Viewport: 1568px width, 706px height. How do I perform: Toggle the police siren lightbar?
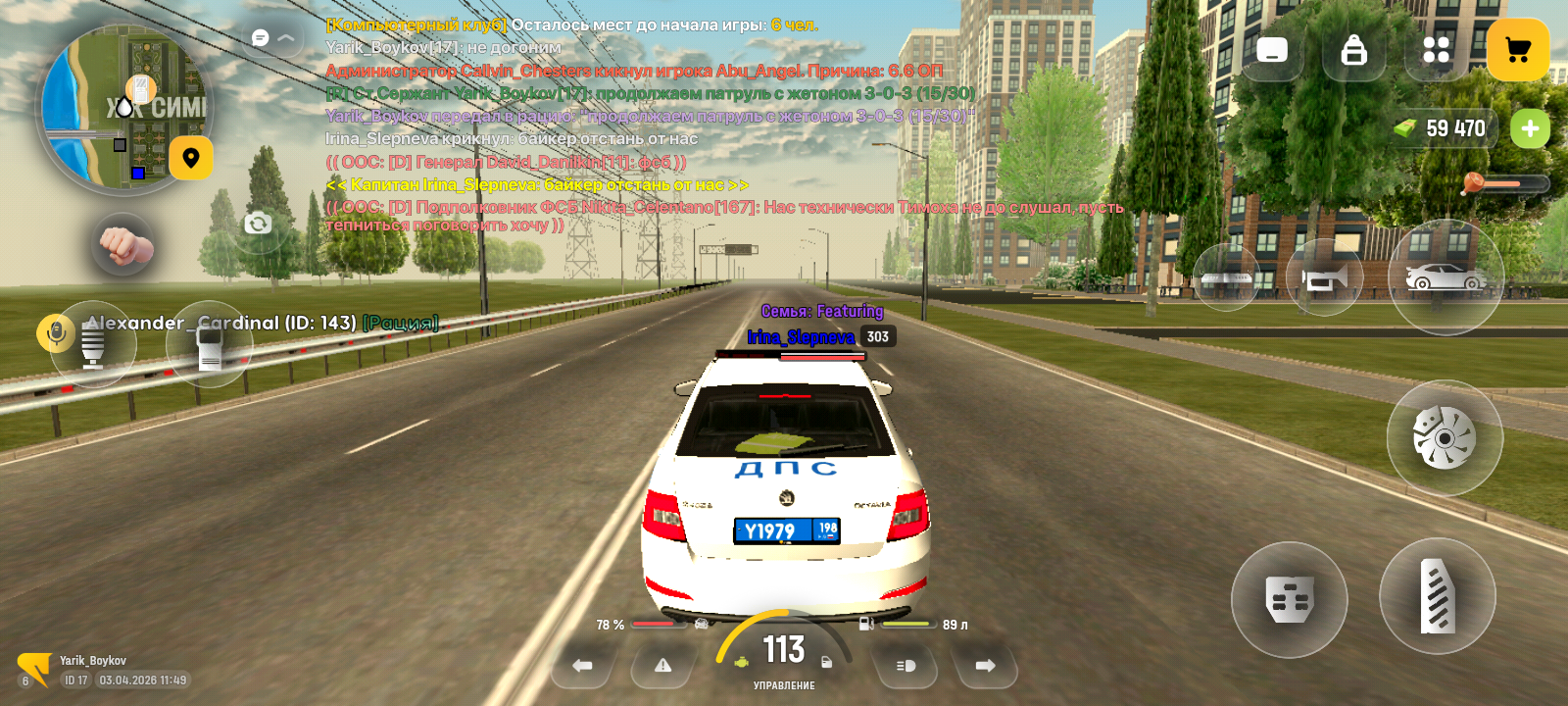click(1226, 279)
